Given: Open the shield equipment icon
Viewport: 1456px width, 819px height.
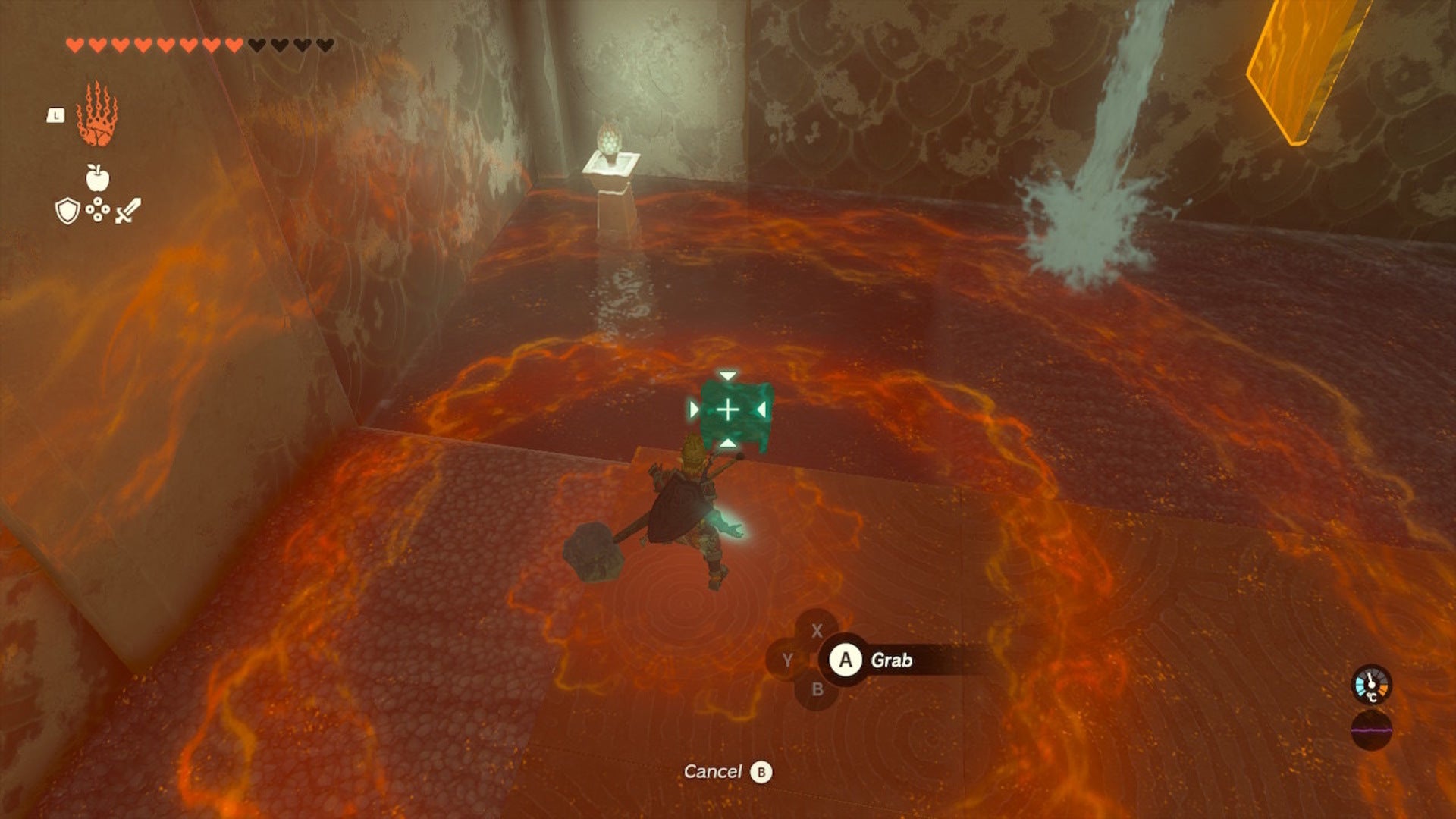Looking at the screenshot, I should [x=67, y=211].
